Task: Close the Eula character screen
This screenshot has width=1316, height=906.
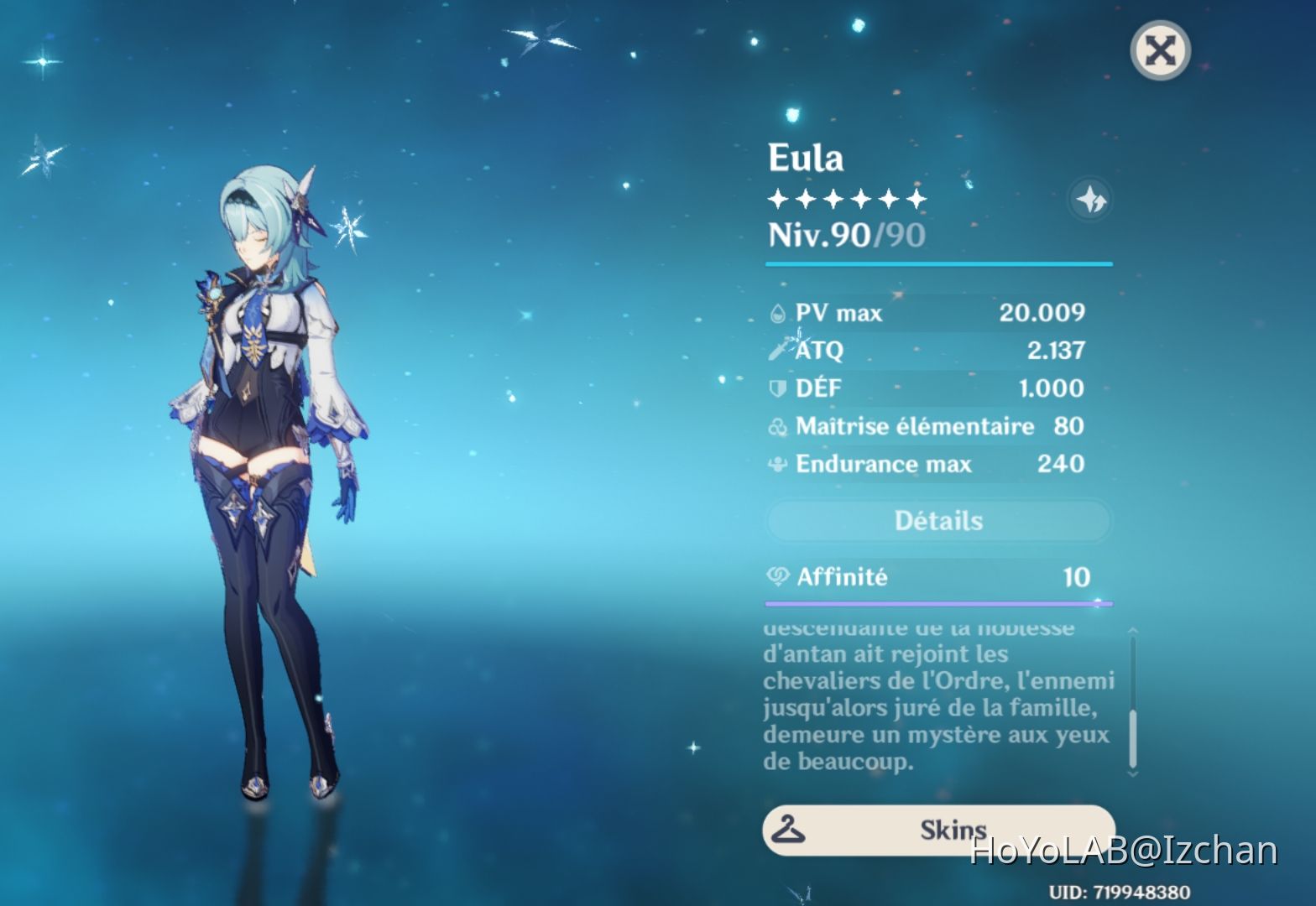Action: pyautogui.click(x=1160, y=49)
